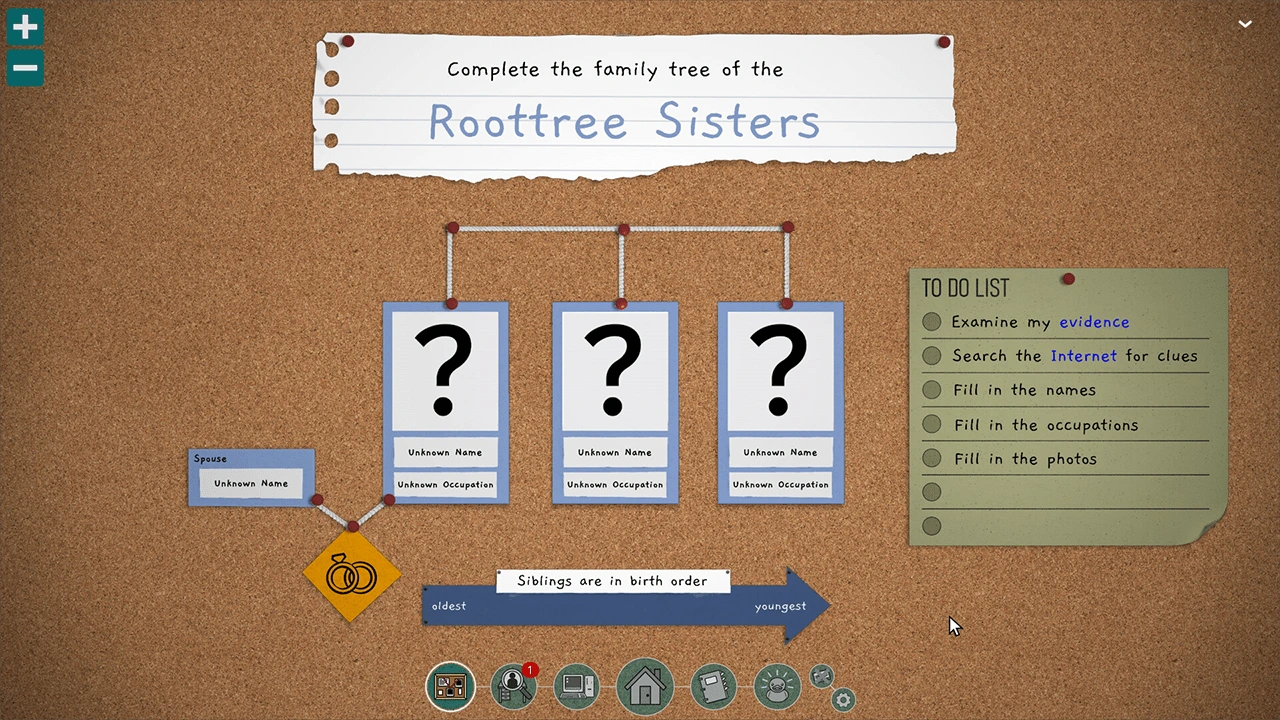Image resolution: width=1280 pixels, height=720 pixels.
Task: Click 'Unknown Name' on the Spouse card
Action: click(x=250, y=483)
